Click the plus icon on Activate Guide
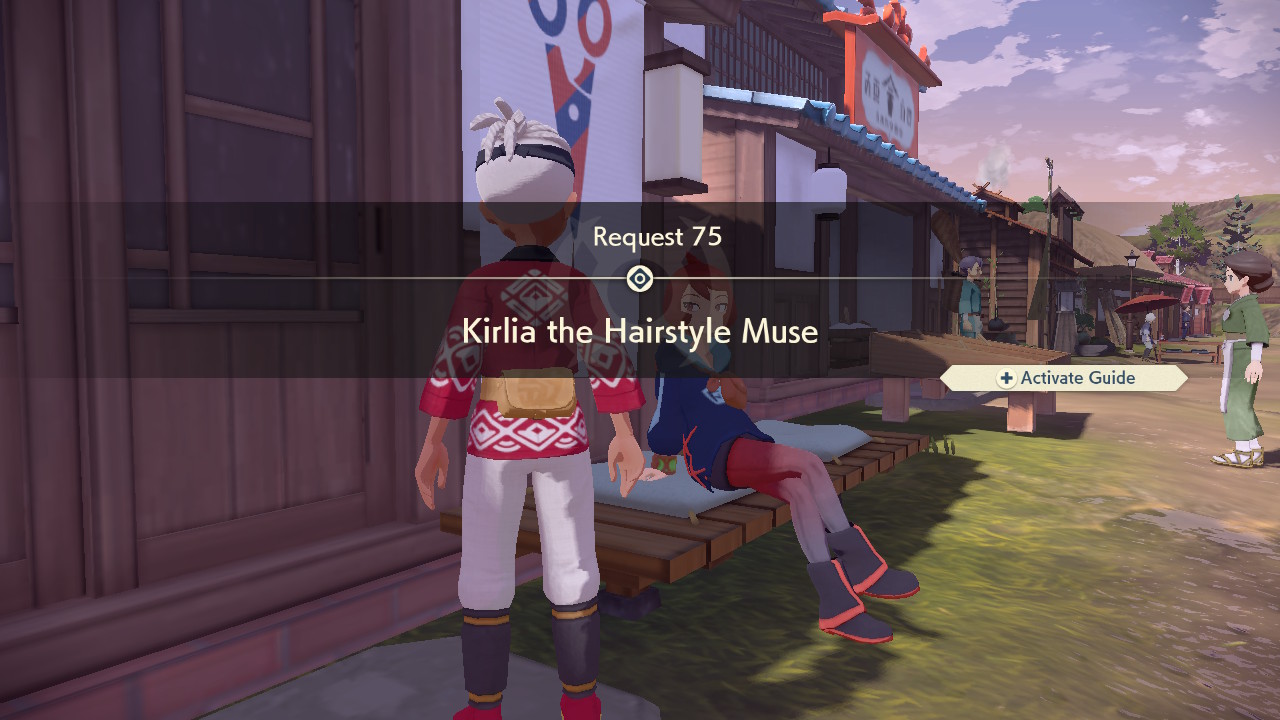The image size is (1280, 720). click(x=1007, y=378)
